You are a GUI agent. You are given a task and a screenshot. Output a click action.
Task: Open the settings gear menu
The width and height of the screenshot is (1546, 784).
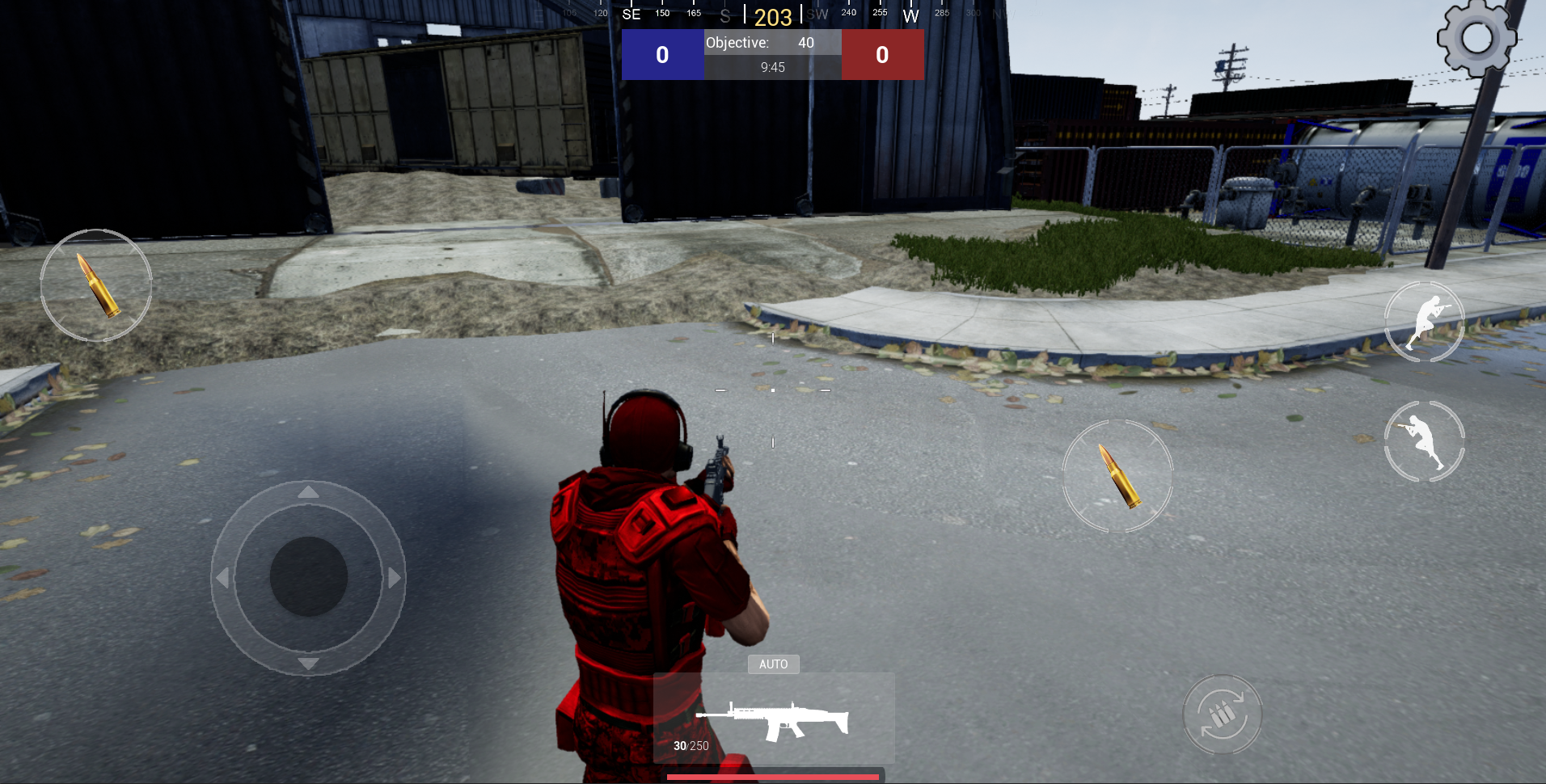[1477, 39]
